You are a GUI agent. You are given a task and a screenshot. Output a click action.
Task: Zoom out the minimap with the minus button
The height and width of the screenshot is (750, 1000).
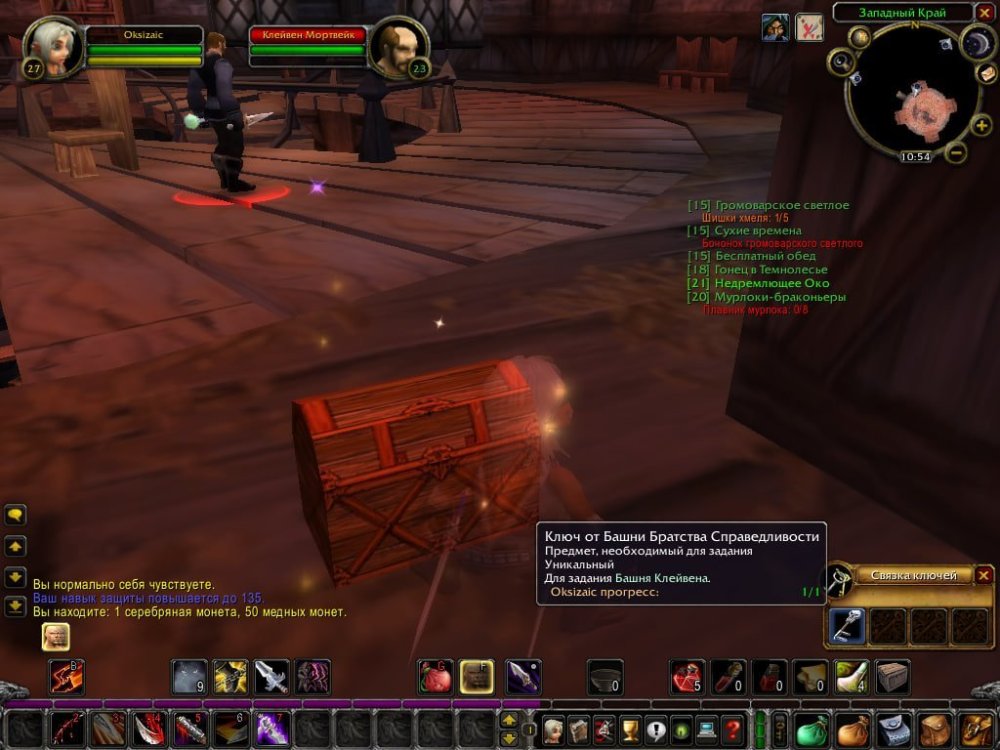(956, 153)
